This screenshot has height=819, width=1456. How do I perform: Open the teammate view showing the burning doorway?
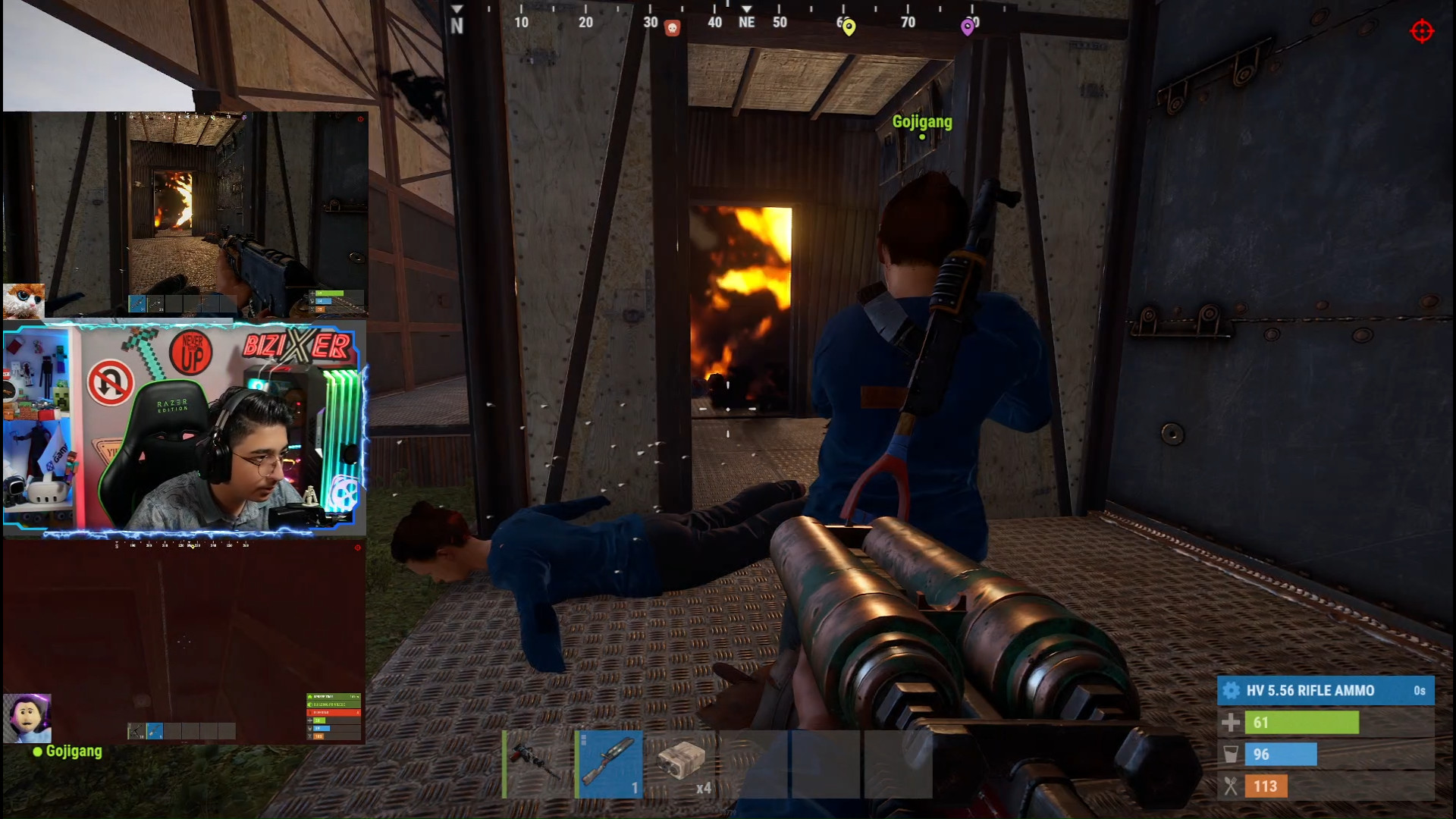(x=186, y=214)
